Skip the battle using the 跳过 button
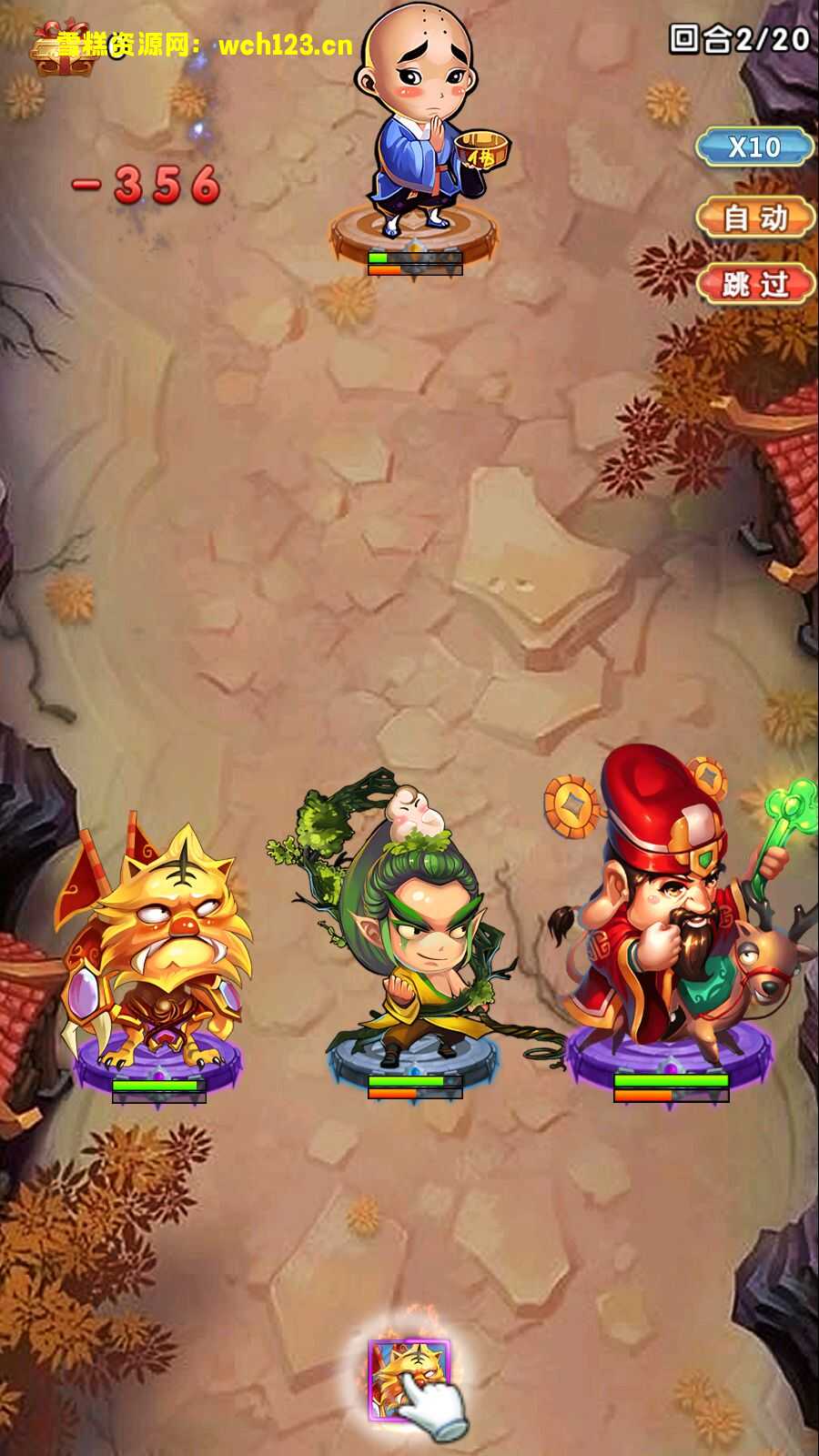The width and height of the screenshot is (819, 1456). pyautogui.click(x=754, y=284)
